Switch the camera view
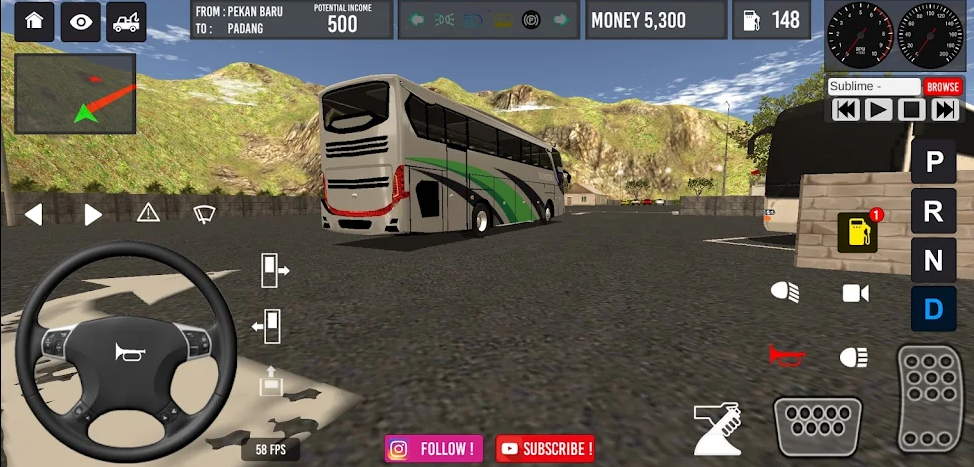Viewport: 974px width, 467px height. (856, 292)
